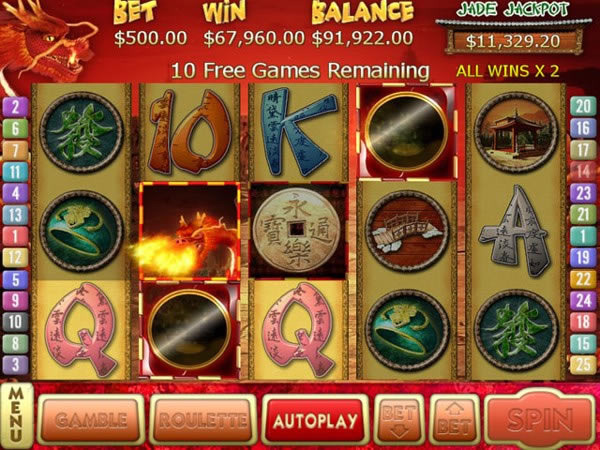Hit the SPIN button
Image resolution: width=600 pixels, height=450 pixels.
point(539,420)
